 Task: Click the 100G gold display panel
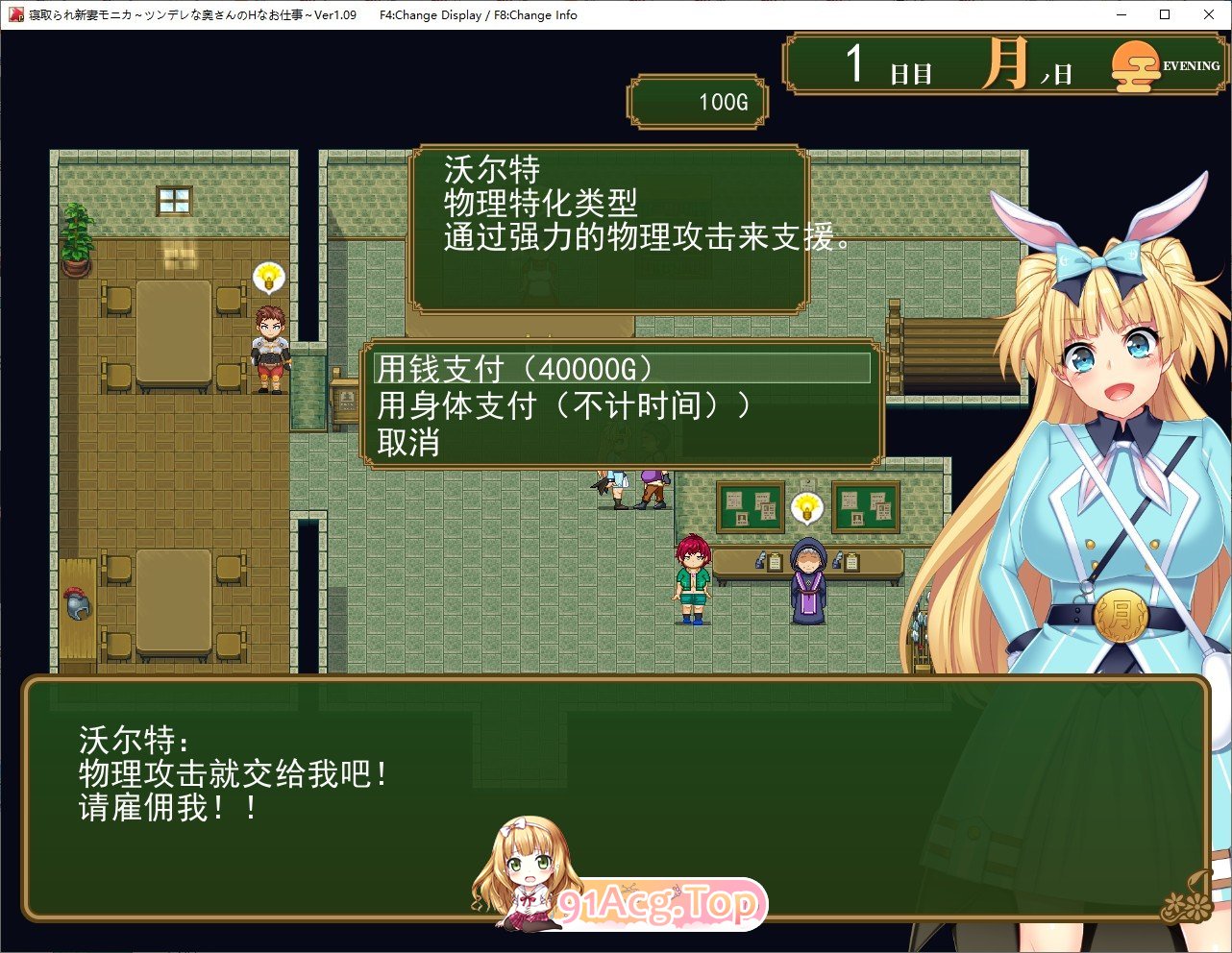pyautogui.click(x=697, y=99)
